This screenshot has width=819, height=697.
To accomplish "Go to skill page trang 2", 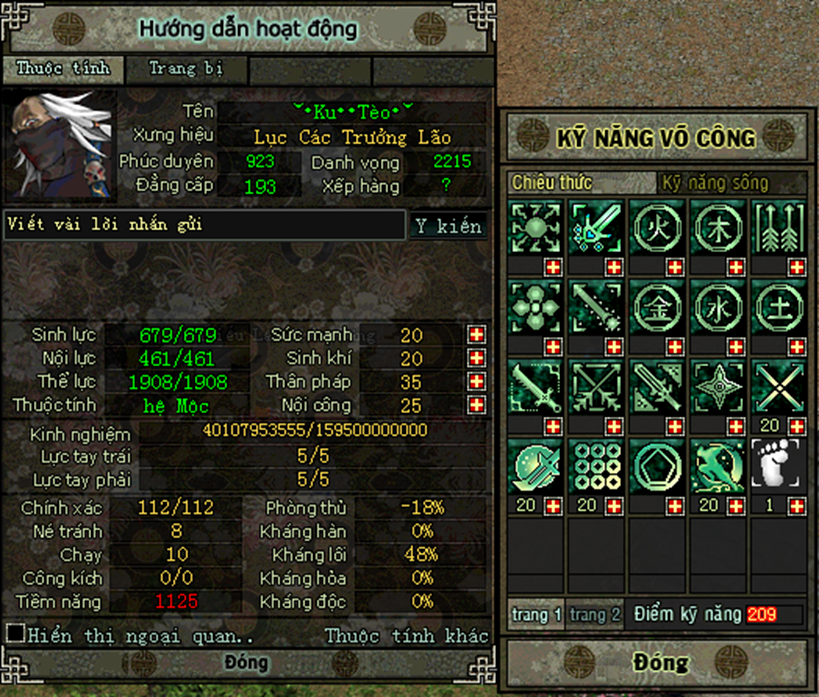I will pyautogui.click(x=595, y=614).
